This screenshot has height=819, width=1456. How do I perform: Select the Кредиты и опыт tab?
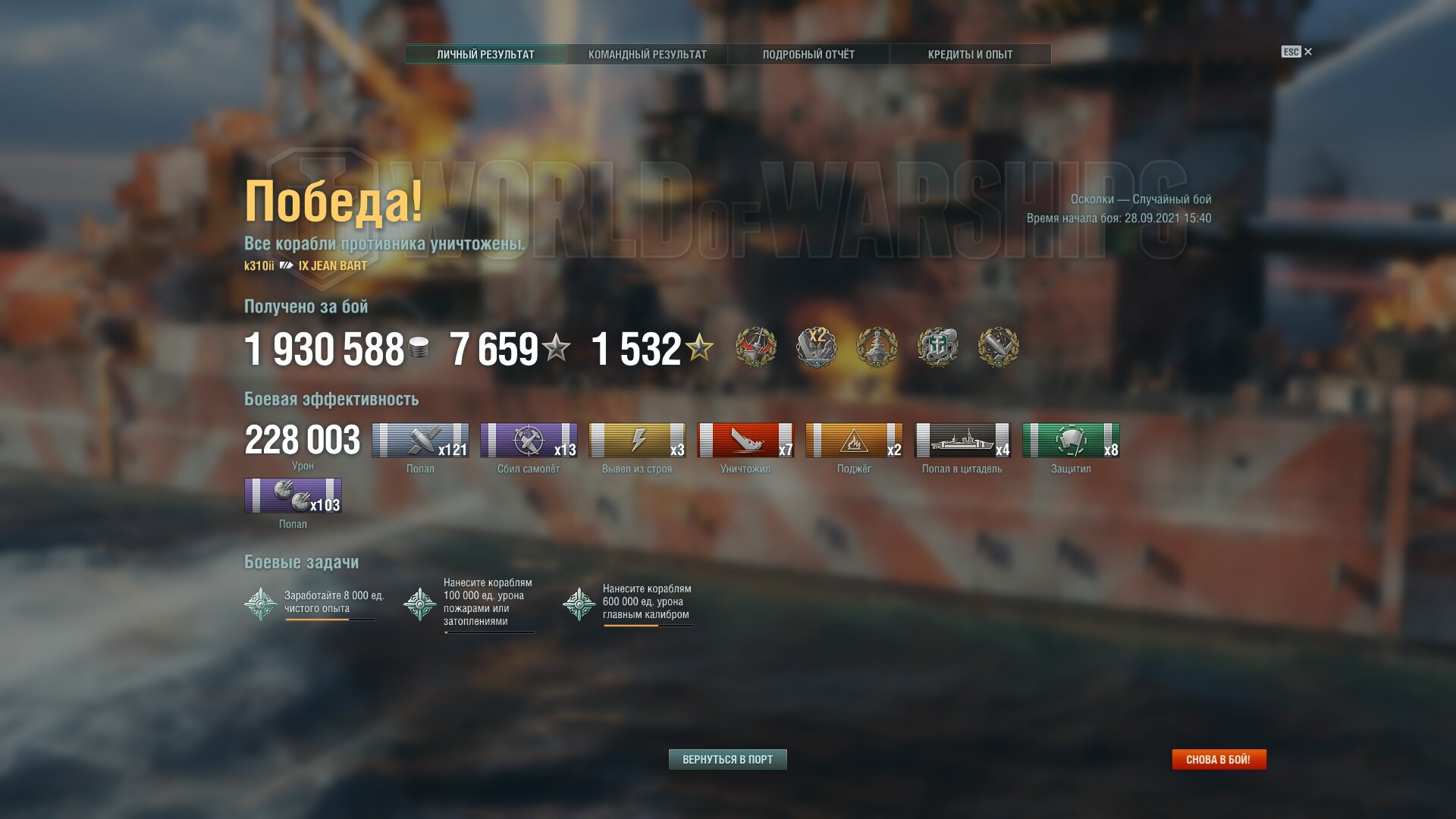(970, 55)
